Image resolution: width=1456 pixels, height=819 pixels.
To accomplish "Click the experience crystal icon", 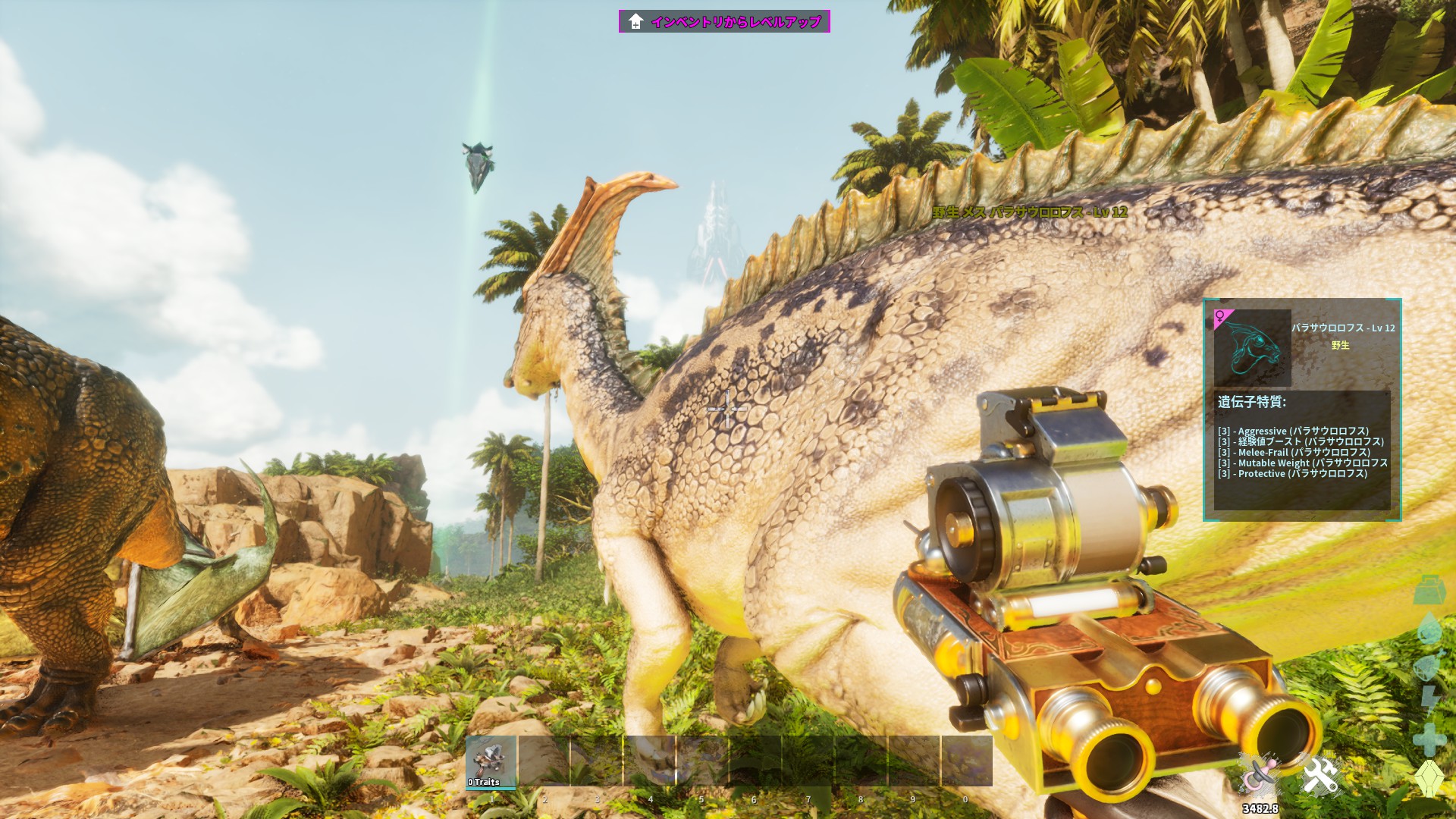I will pos(1429,778).
